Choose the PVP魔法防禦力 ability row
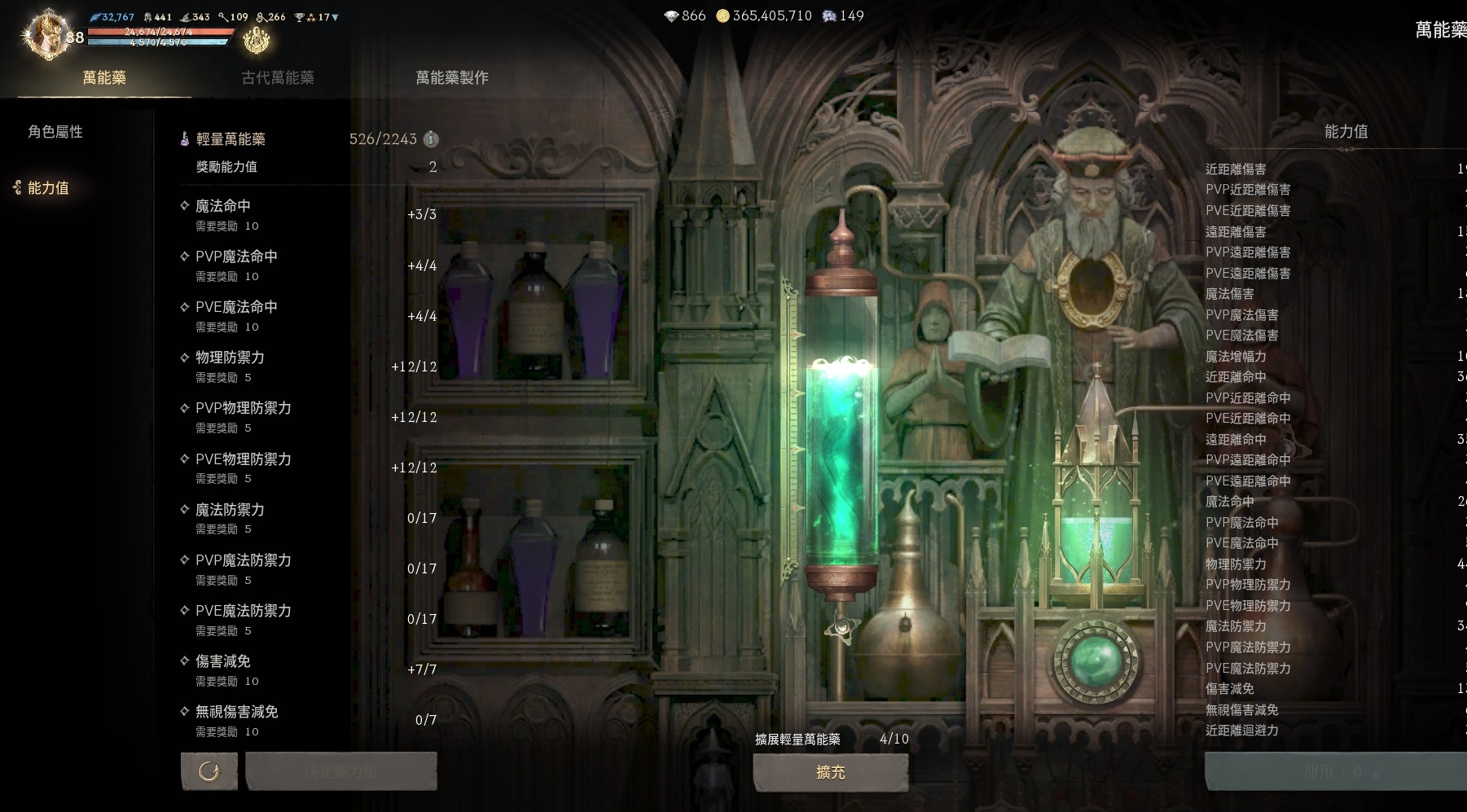The image size is (1467, 812). [308, 568]
